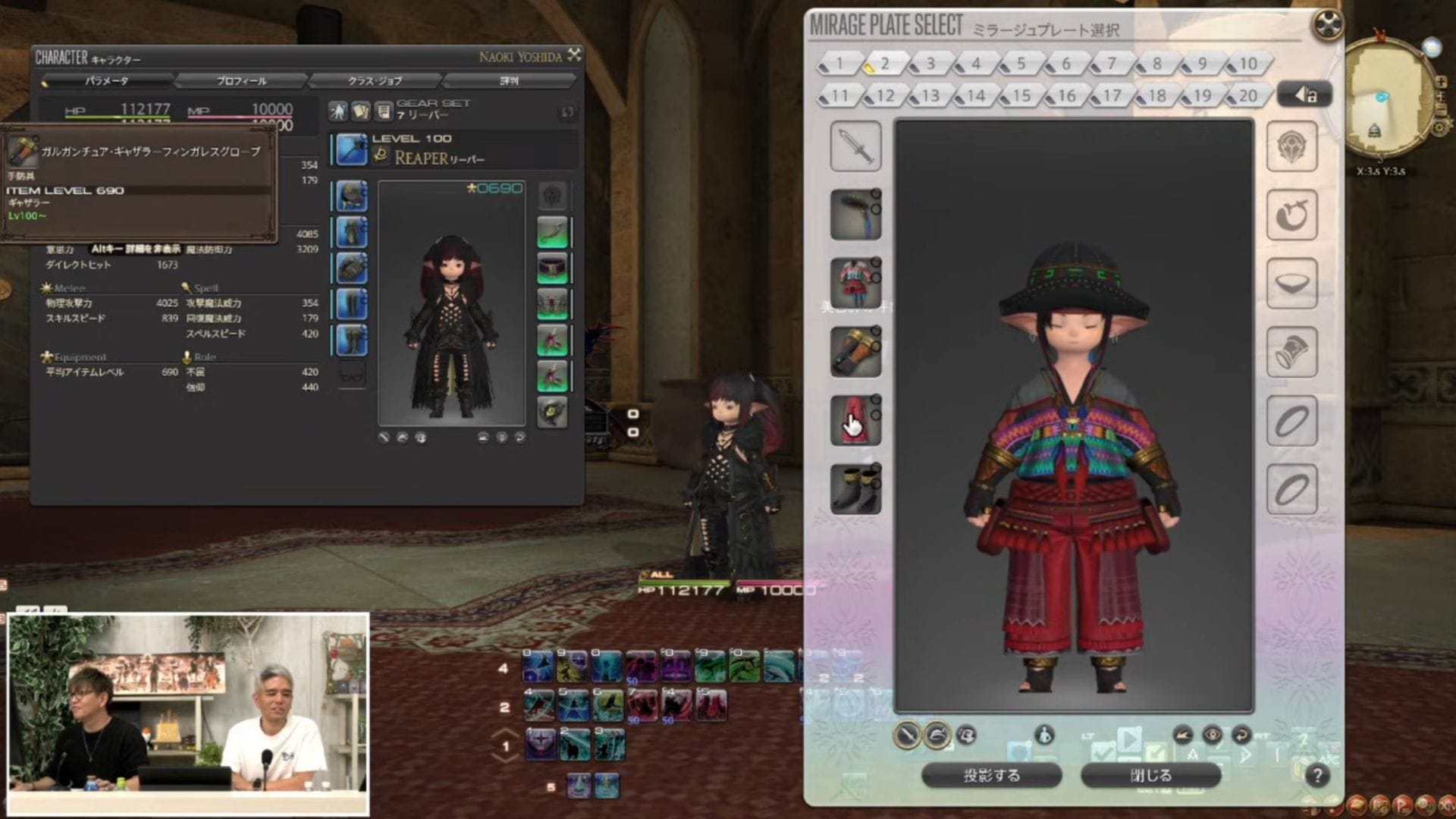Toggle the drawn weapon display on the preview
Screen dimensions: 1456x819
[907, 736]
